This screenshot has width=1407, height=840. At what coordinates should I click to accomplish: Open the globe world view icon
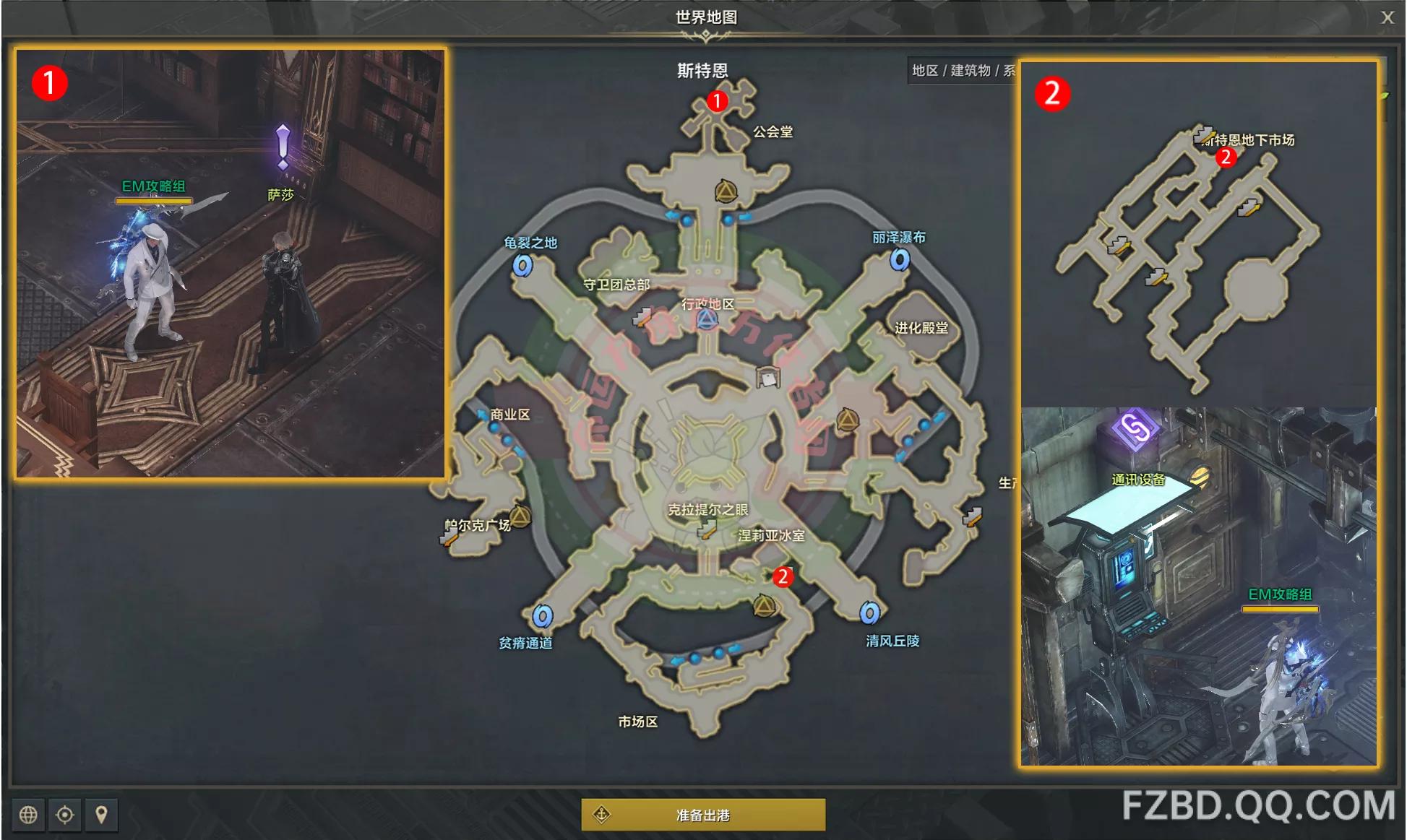(28, 815)
